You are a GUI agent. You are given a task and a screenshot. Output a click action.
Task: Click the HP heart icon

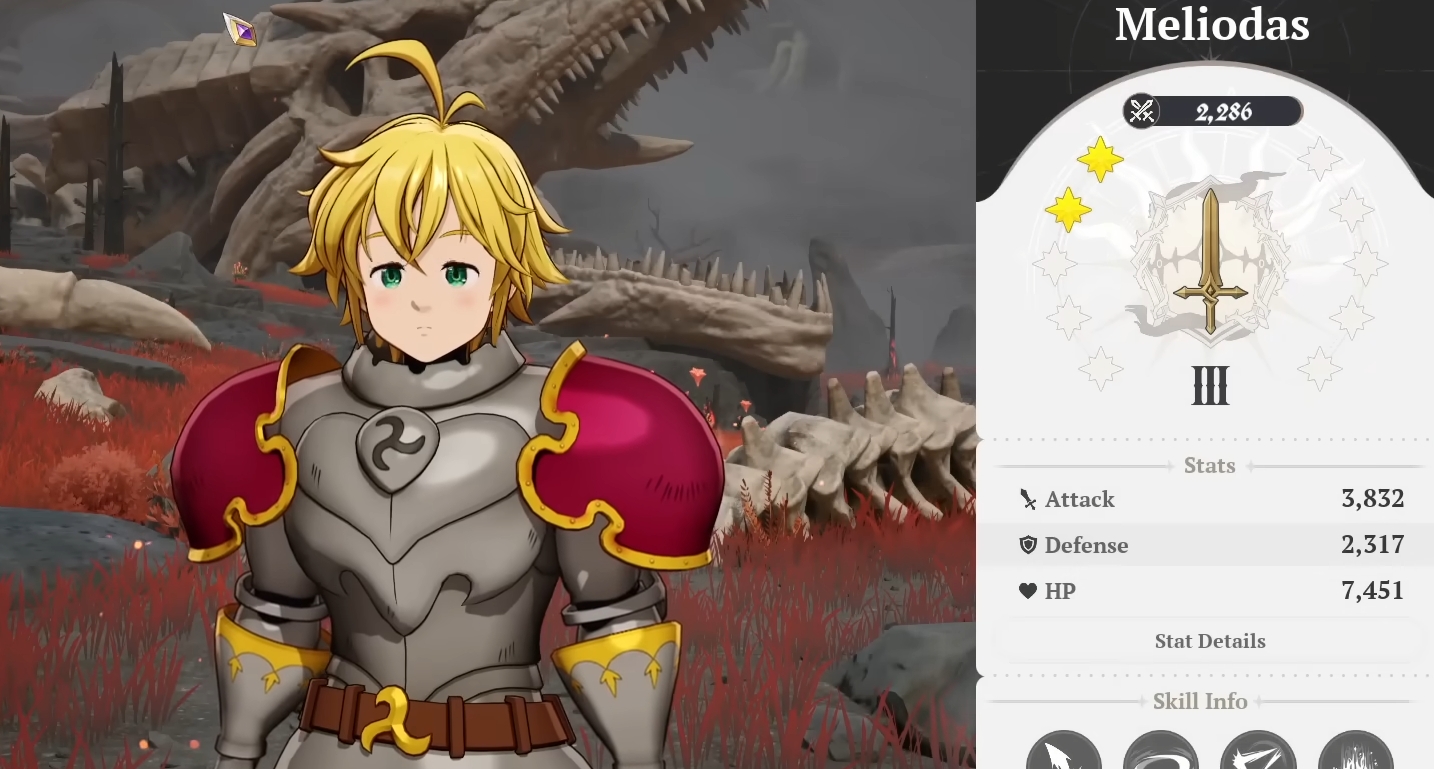pos(1027,590)
